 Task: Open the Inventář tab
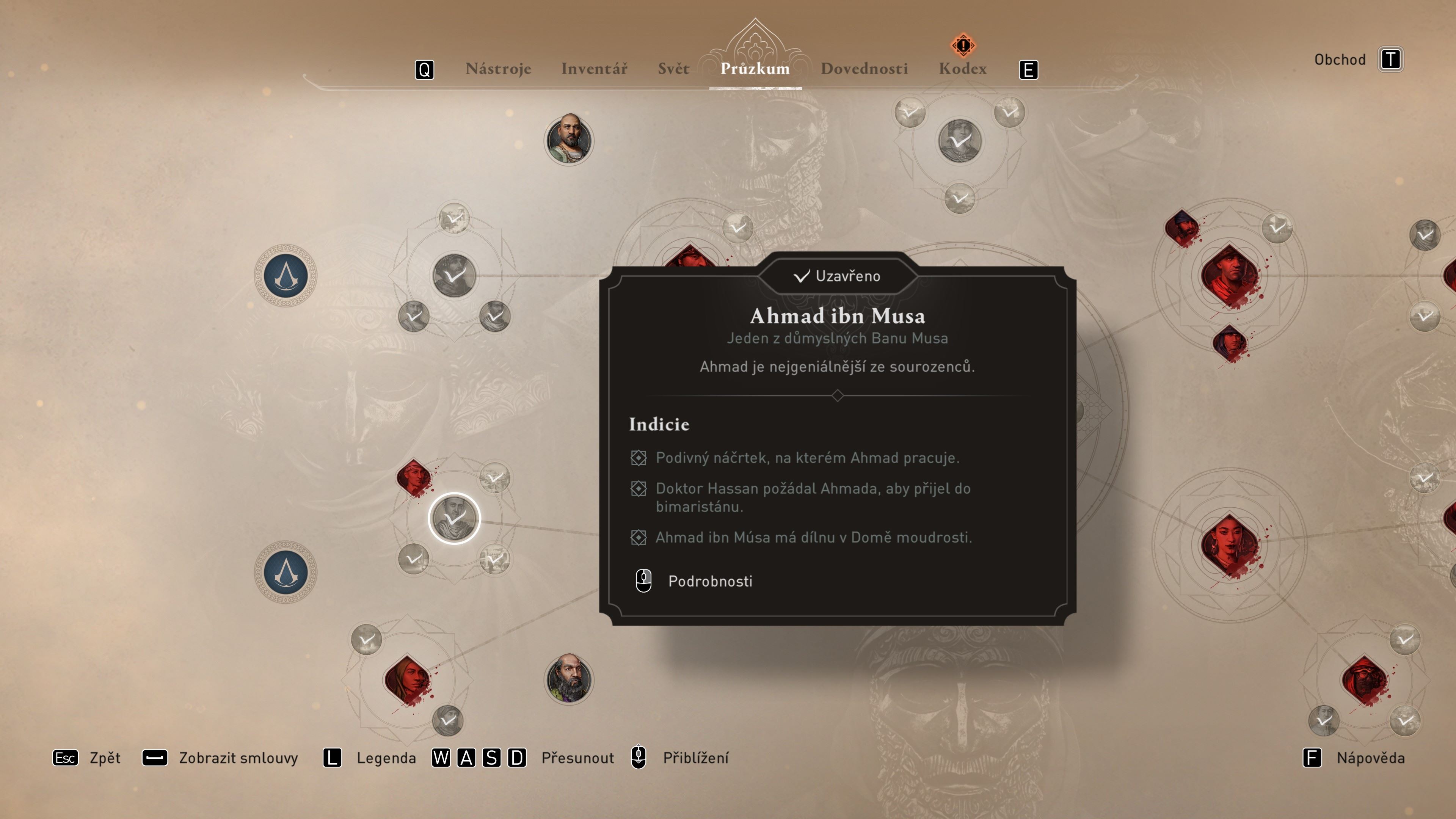(x=594, y=69)
